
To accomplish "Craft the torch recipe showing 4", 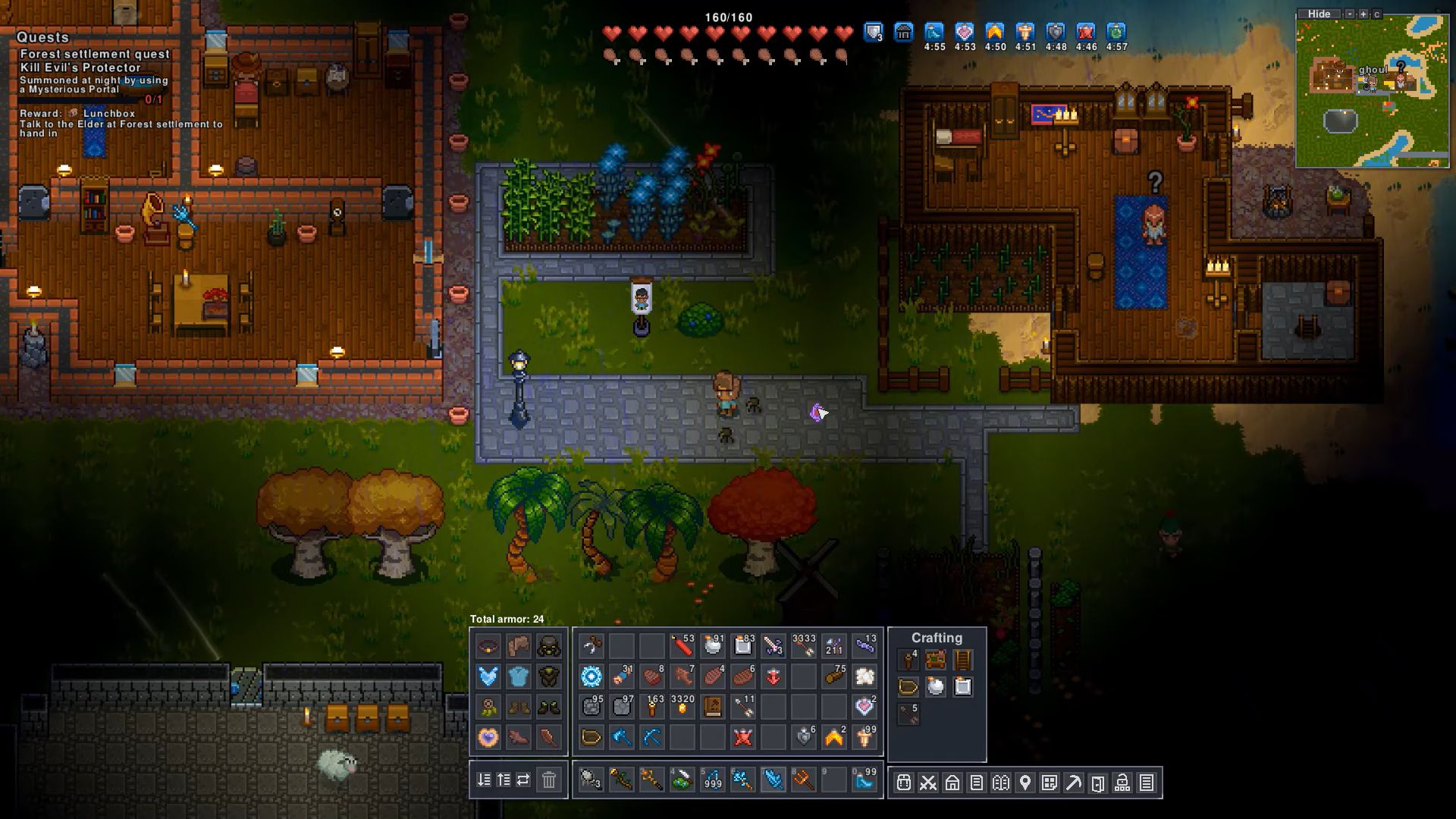I will click(908, 660).
